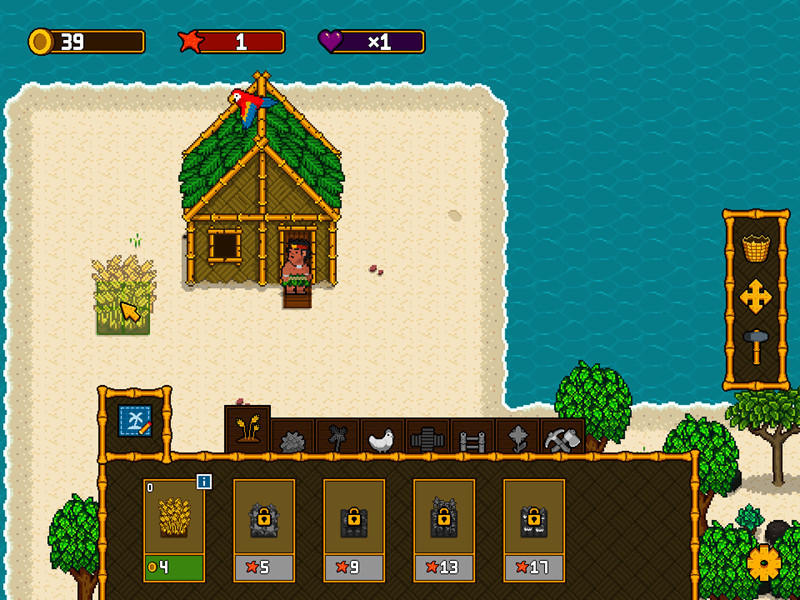The height and width of the screenshot is (600, 800).
Task: Activate the harvest basket tool
Action: tap(756, 246)
